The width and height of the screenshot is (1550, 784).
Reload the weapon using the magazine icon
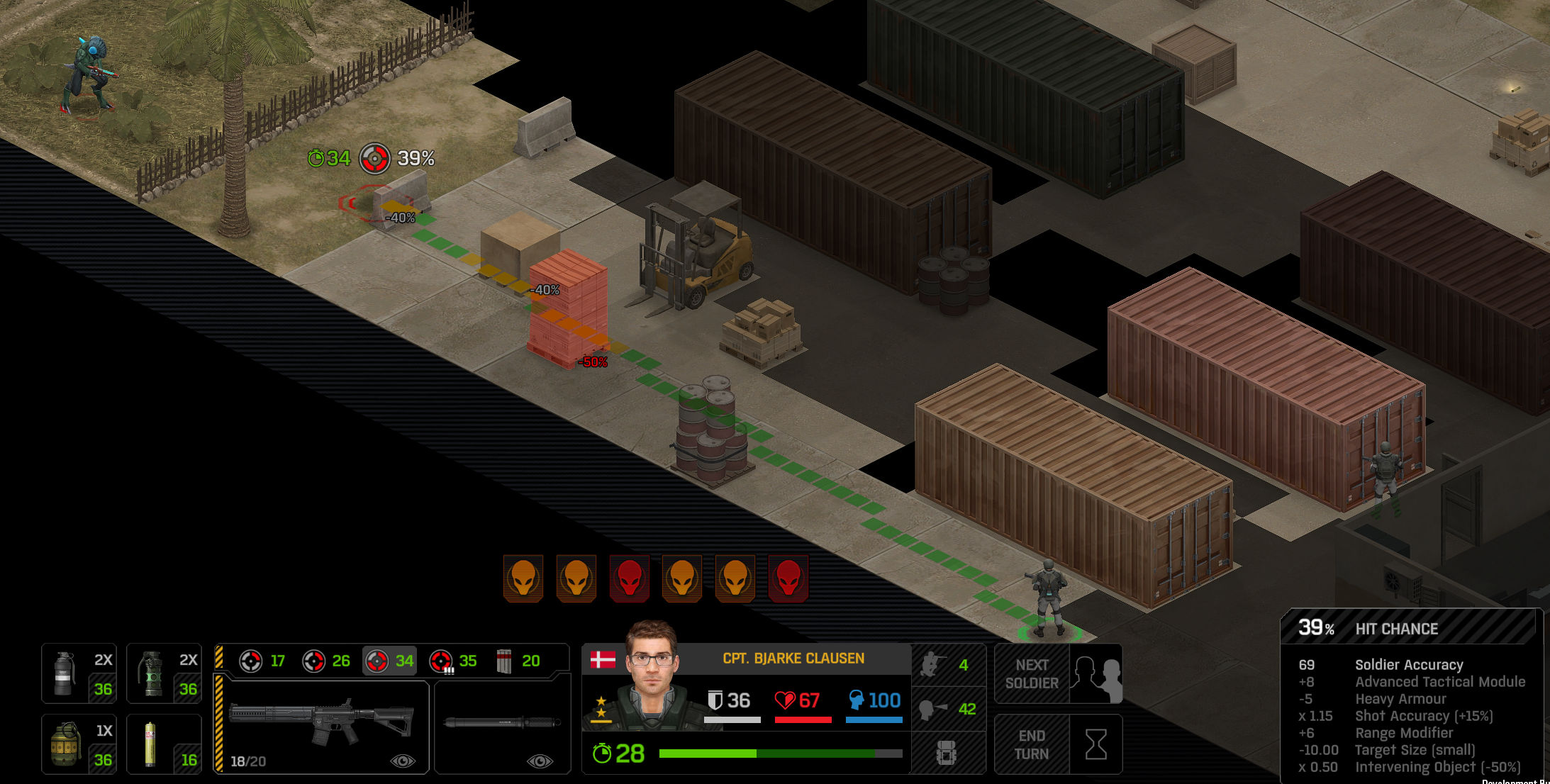(x=518, y=661)
